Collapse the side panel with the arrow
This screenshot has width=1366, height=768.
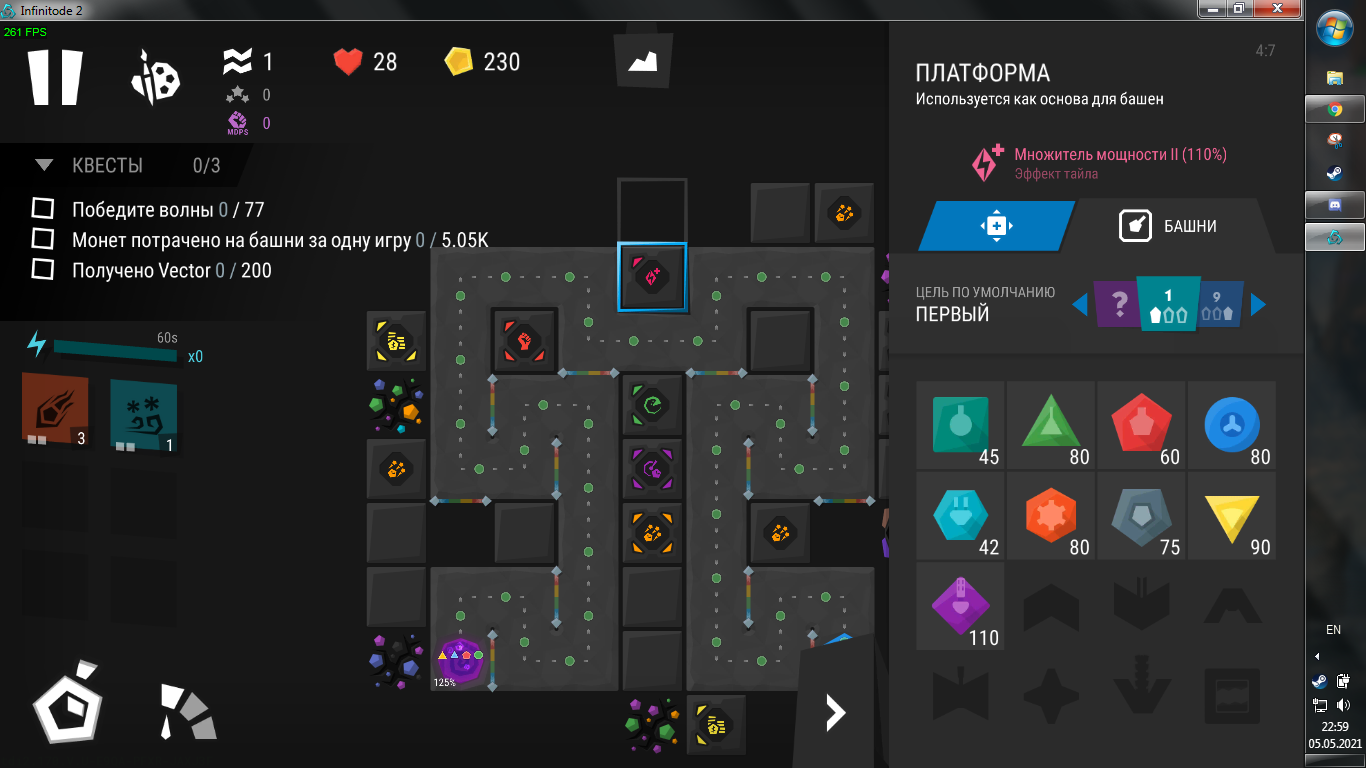(x=835, y=712)
